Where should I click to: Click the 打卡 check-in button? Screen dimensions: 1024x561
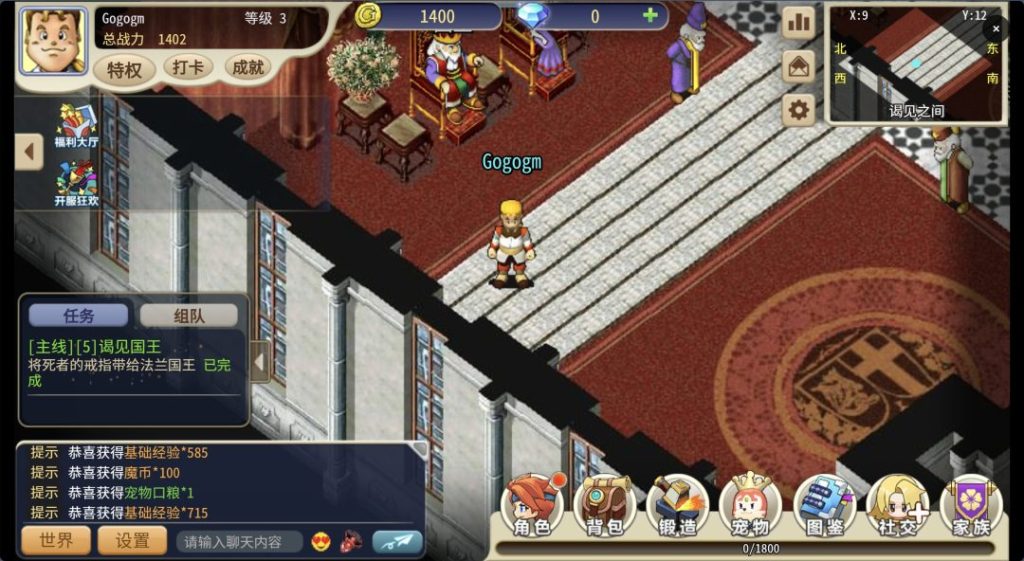(188, 68)
